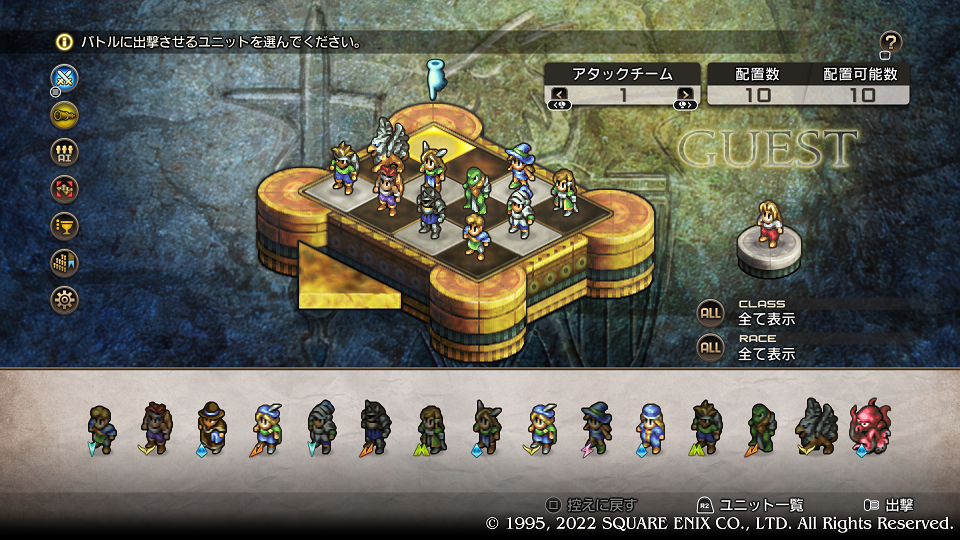Image resolution: width=960 pixels, height=540 pixels.
Task: Open the spyglass scouting icon
Action: (64, 114)
